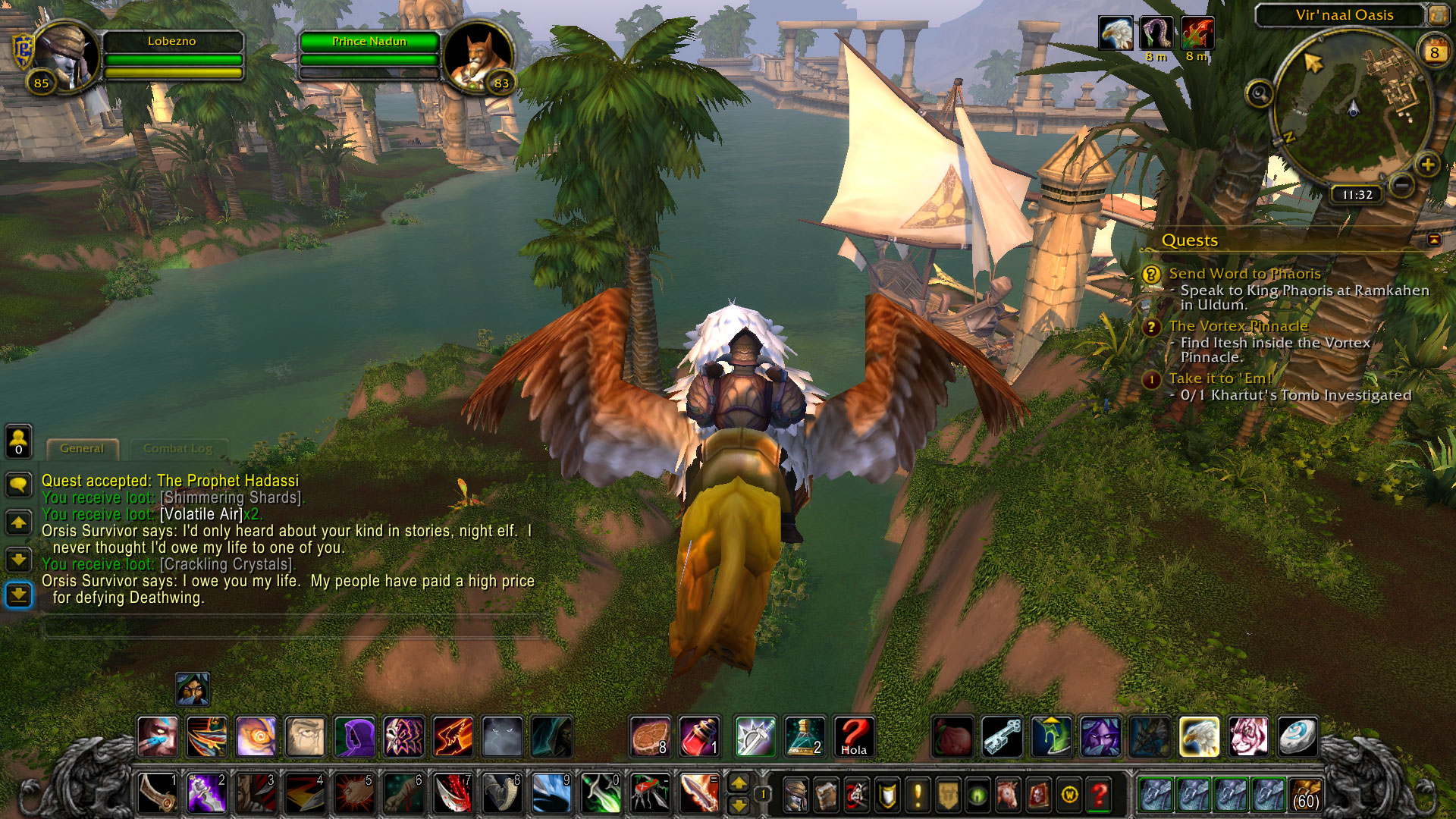Open the red question mark help menu

1099,795
